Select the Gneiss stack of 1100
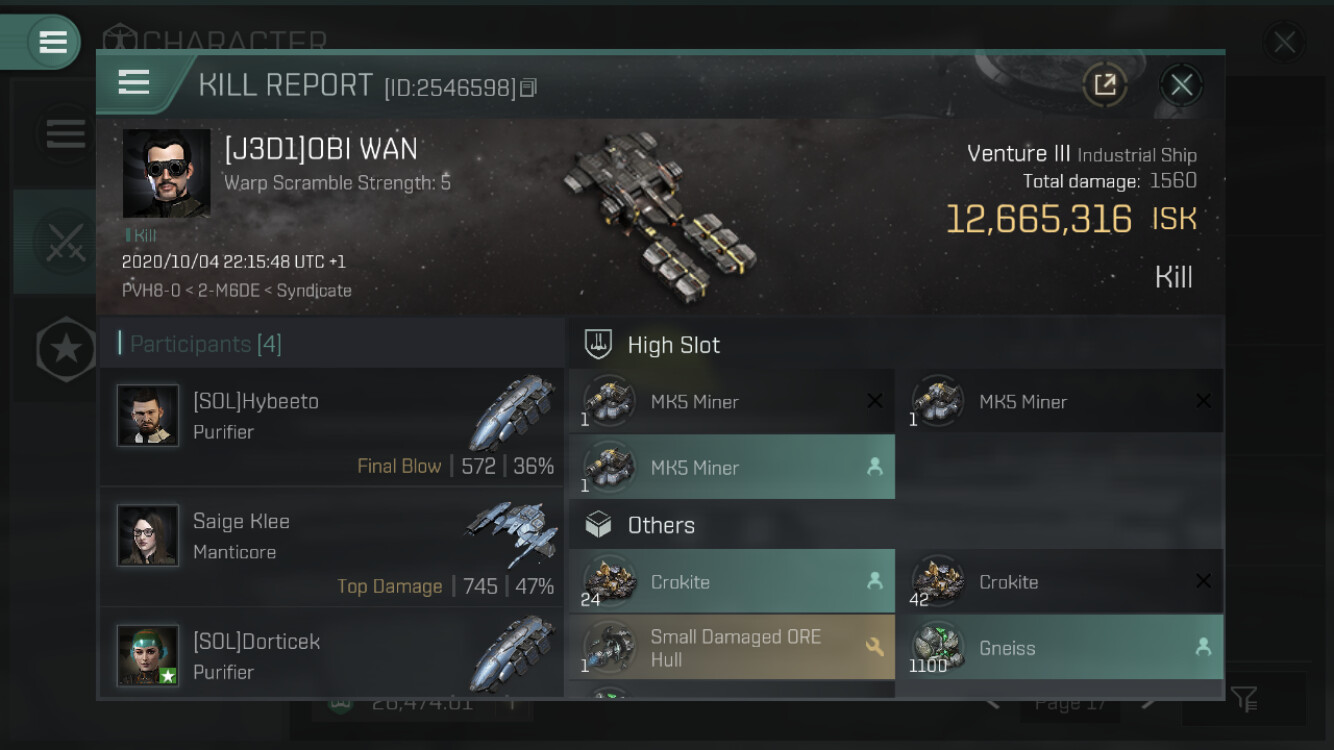Viewport: 1334px width, 750px height. 1059,648
